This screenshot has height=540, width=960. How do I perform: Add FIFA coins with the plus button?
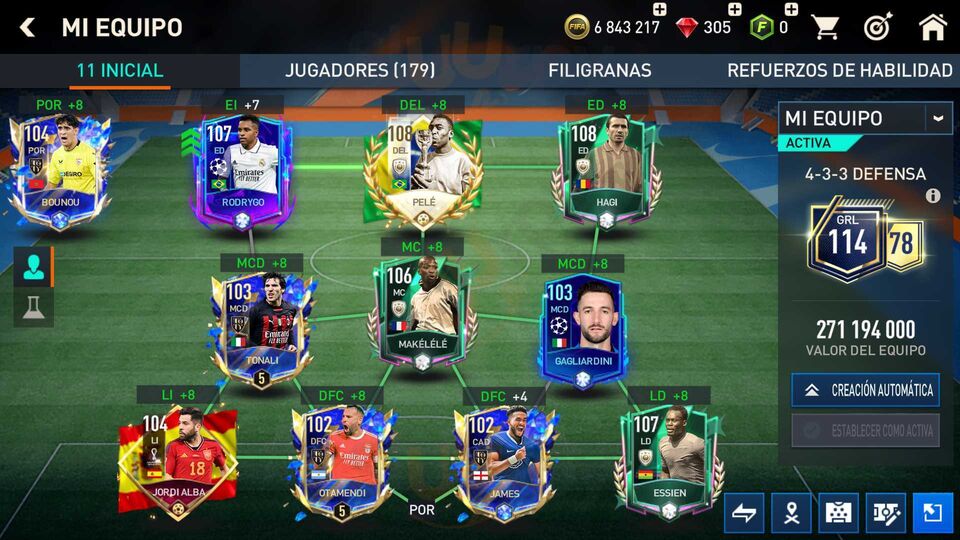[x=659, y=9]
